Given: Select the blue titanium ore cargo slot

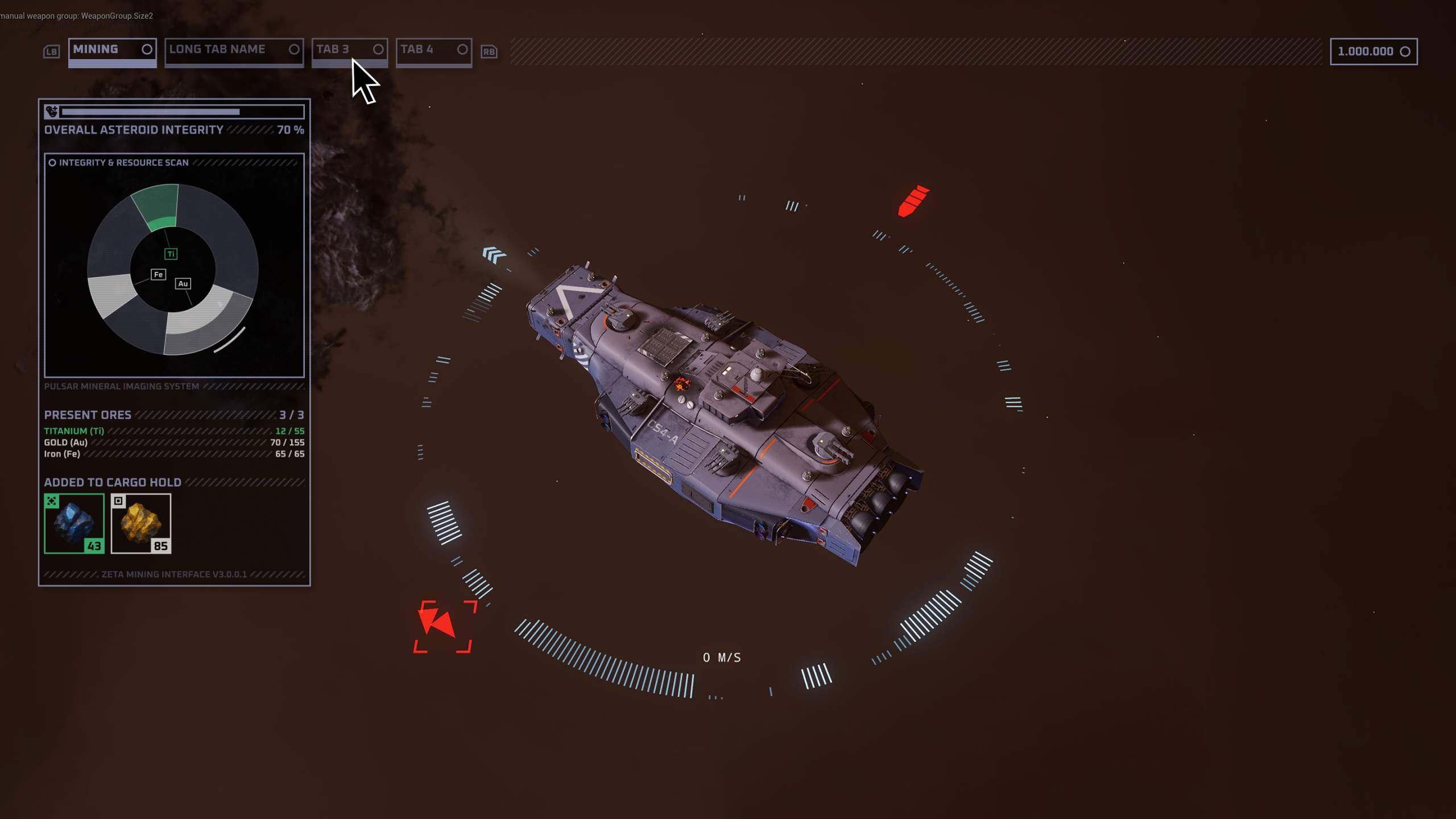Looking at the screenshot, I should coord(75,523).
